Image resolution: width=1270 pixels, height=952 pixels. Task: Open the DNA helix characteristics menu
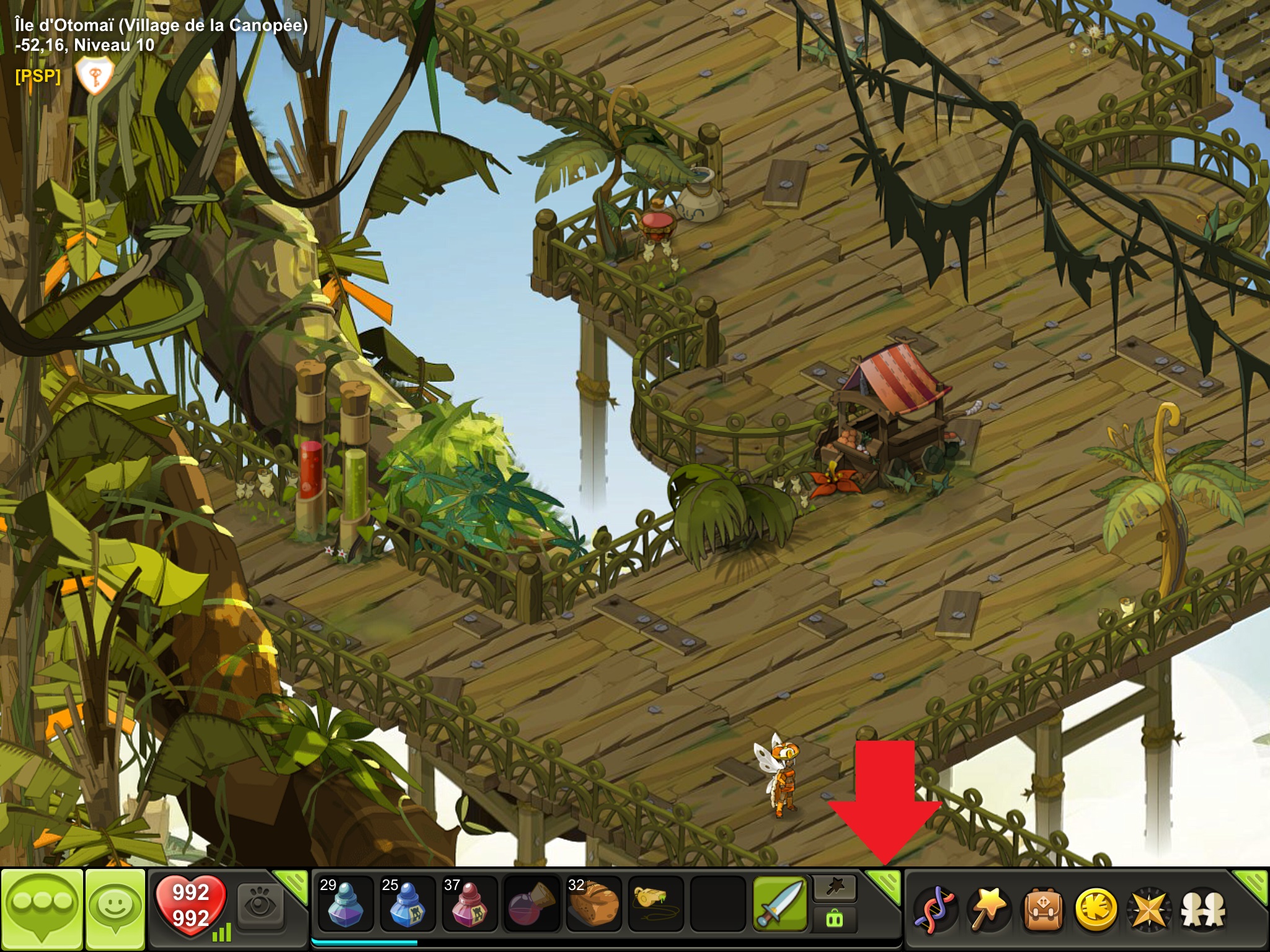coord(935,910)
